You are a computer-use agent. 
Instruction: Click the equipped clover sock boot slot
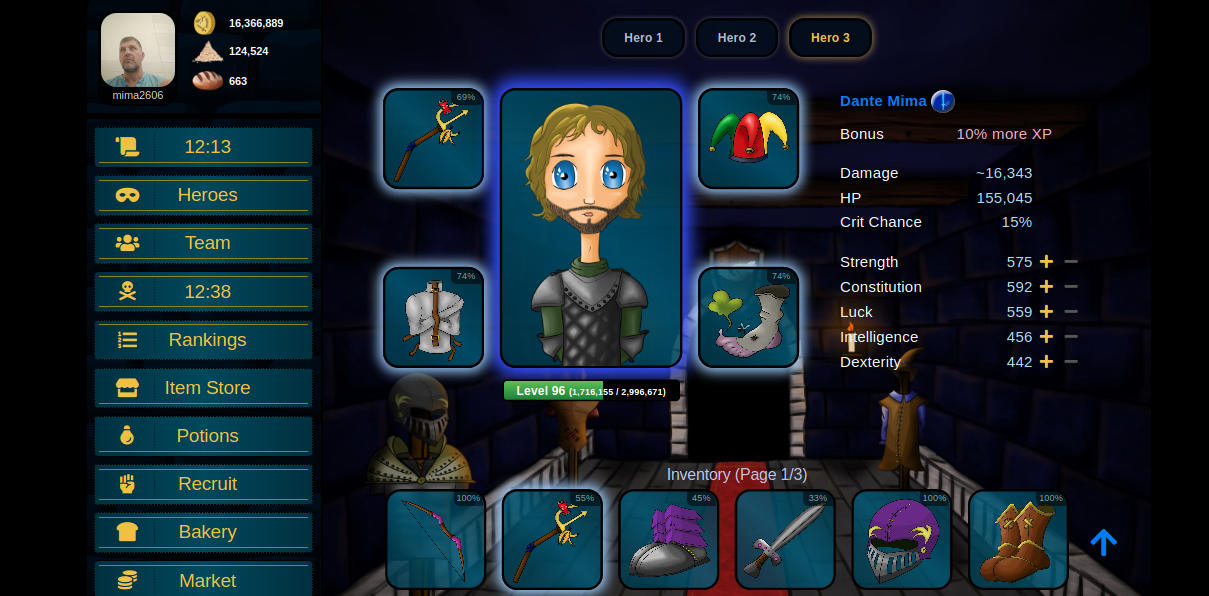click(x=748, y=317)
